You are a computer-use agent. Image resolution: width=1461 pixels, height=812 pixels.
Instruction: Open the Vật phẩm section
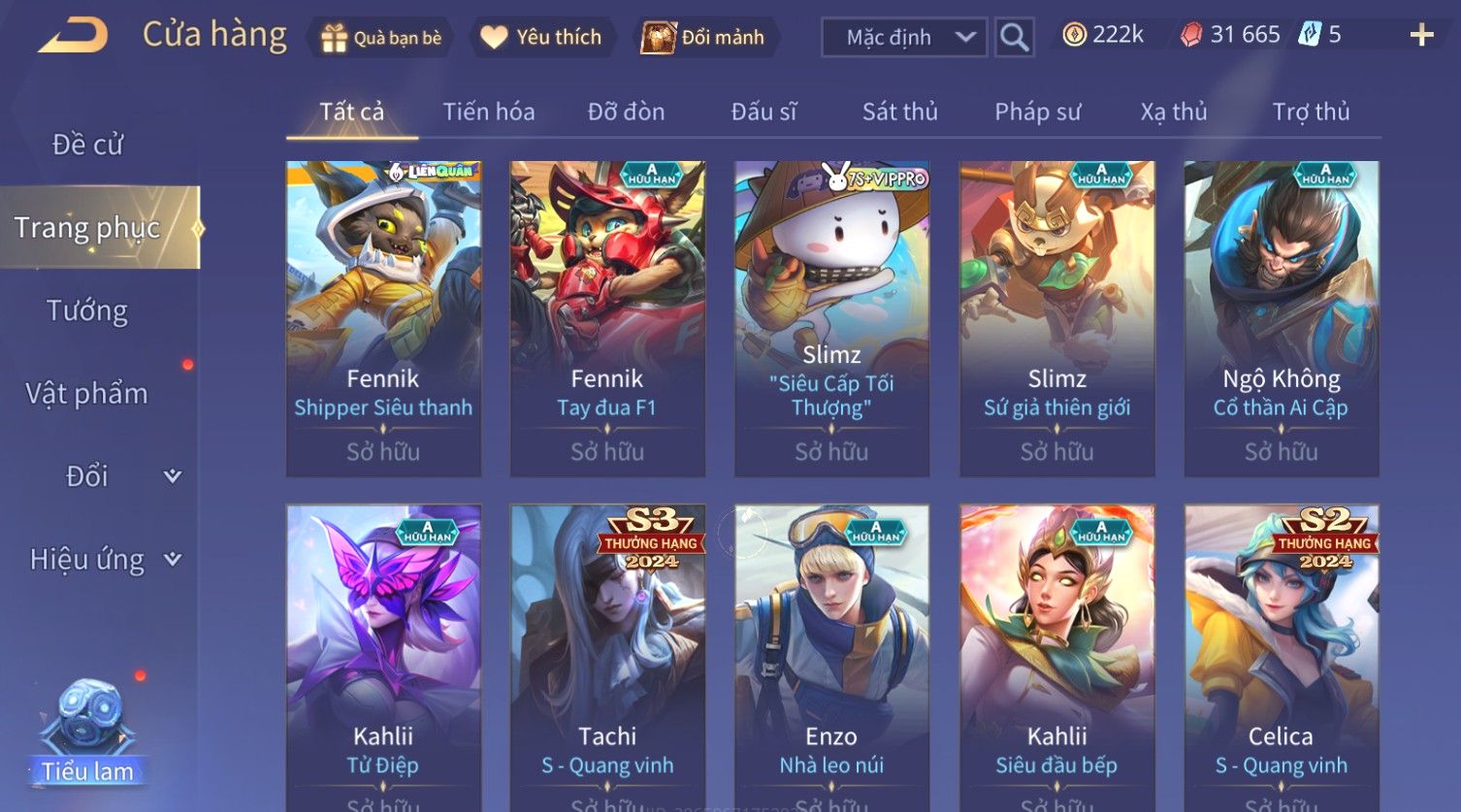tap(87, 393)
